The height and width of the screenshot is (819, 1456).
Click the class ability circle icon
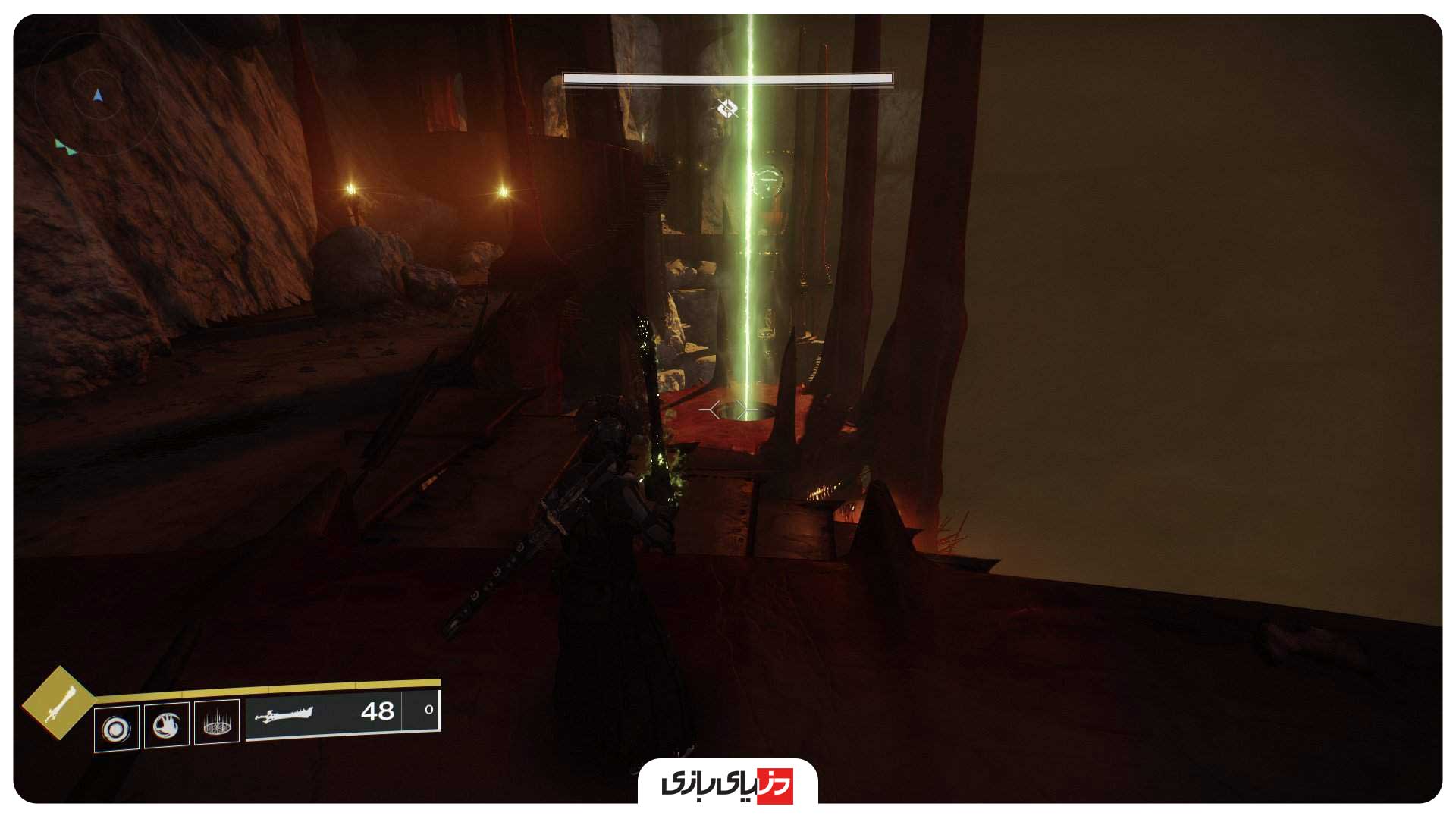tap(116, 728)
